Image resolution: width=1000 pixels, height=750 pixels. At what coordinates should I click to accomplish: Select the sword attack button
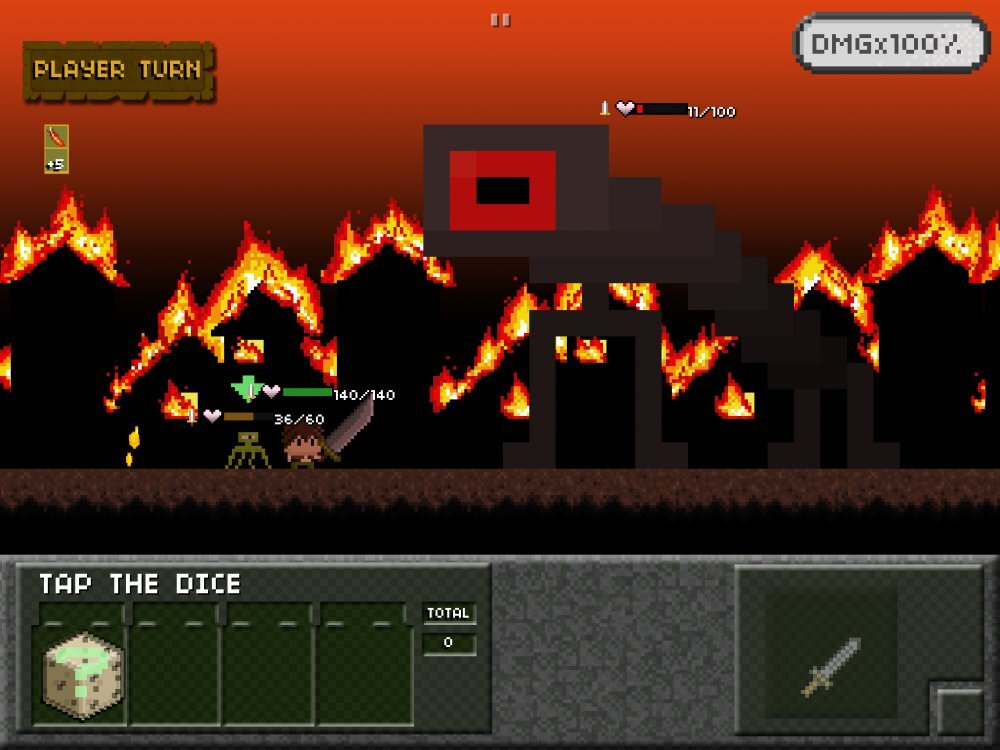(831, 664)
